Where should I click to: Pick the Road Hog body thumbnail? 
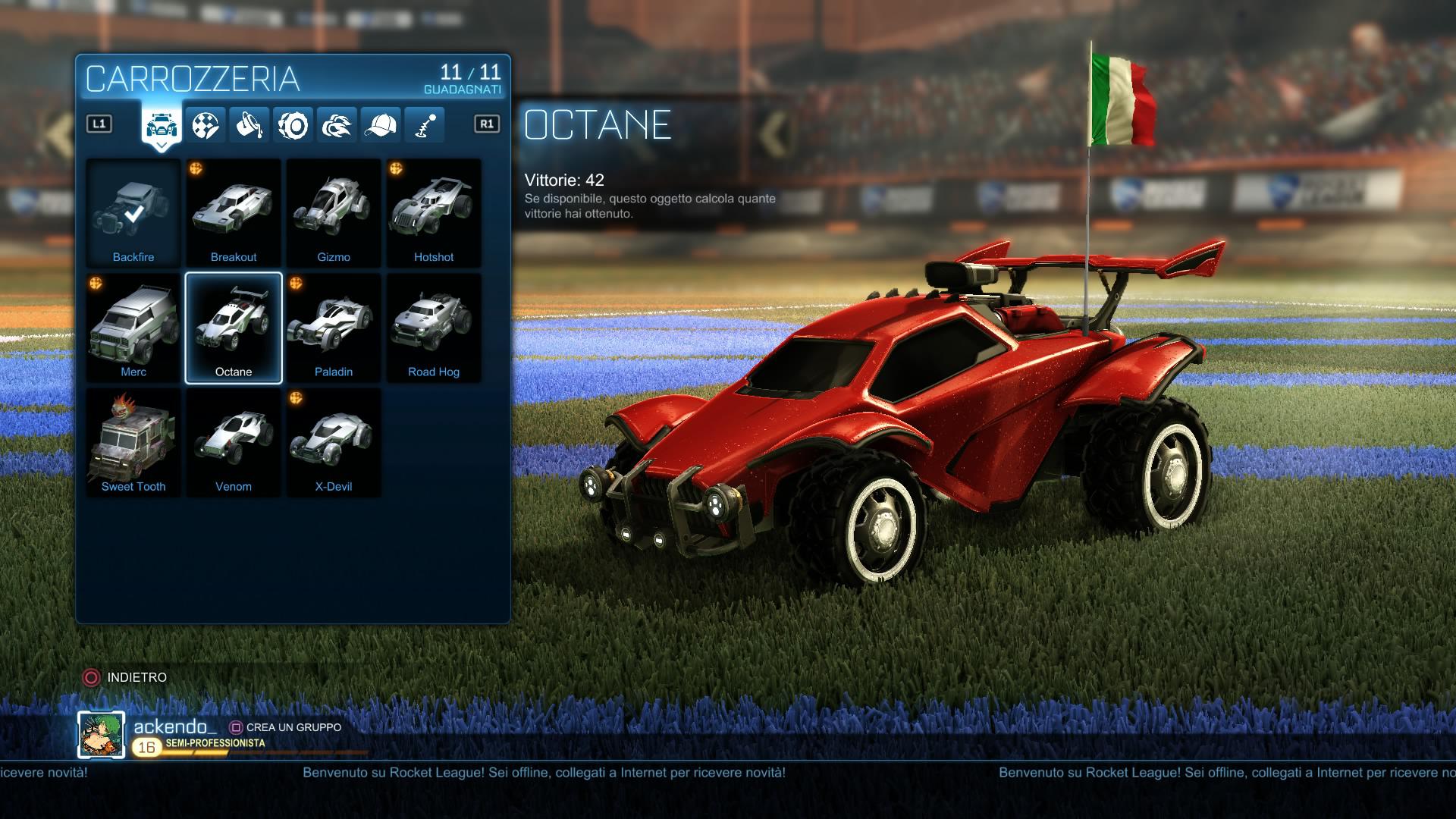pos(434,326)
